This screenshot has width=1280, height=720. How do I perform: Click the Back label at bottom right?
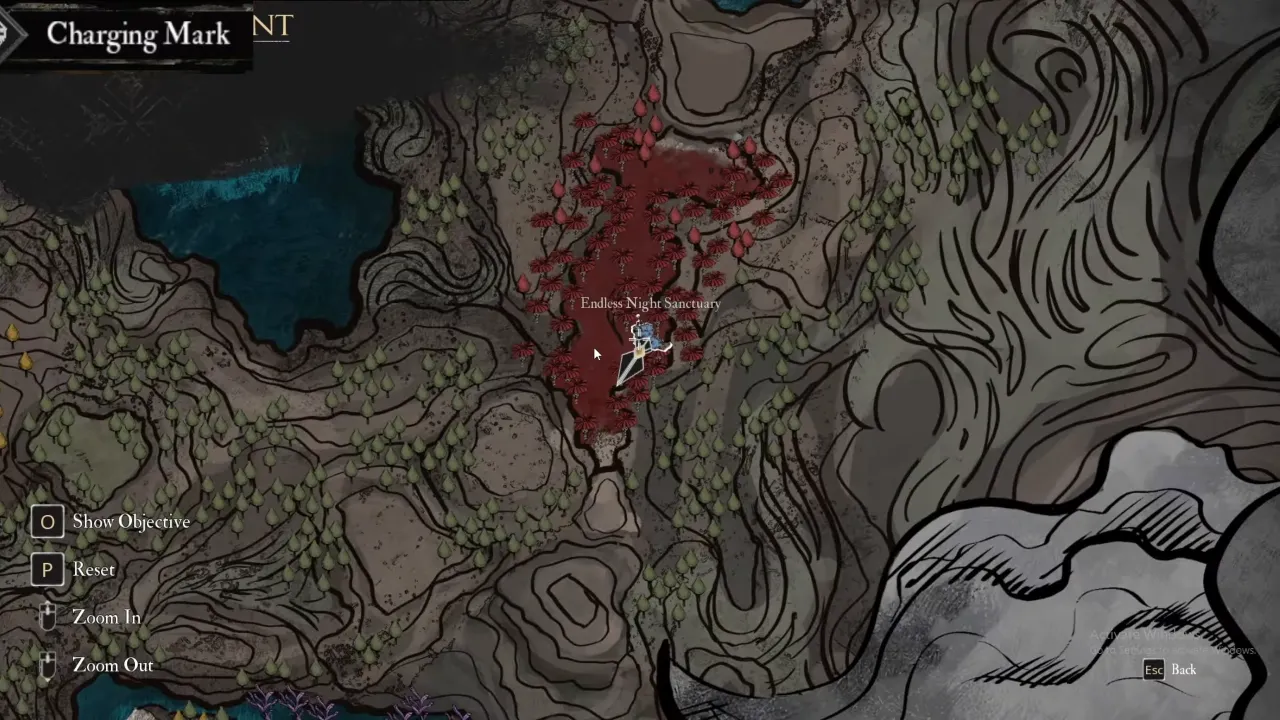(1184, 670)
